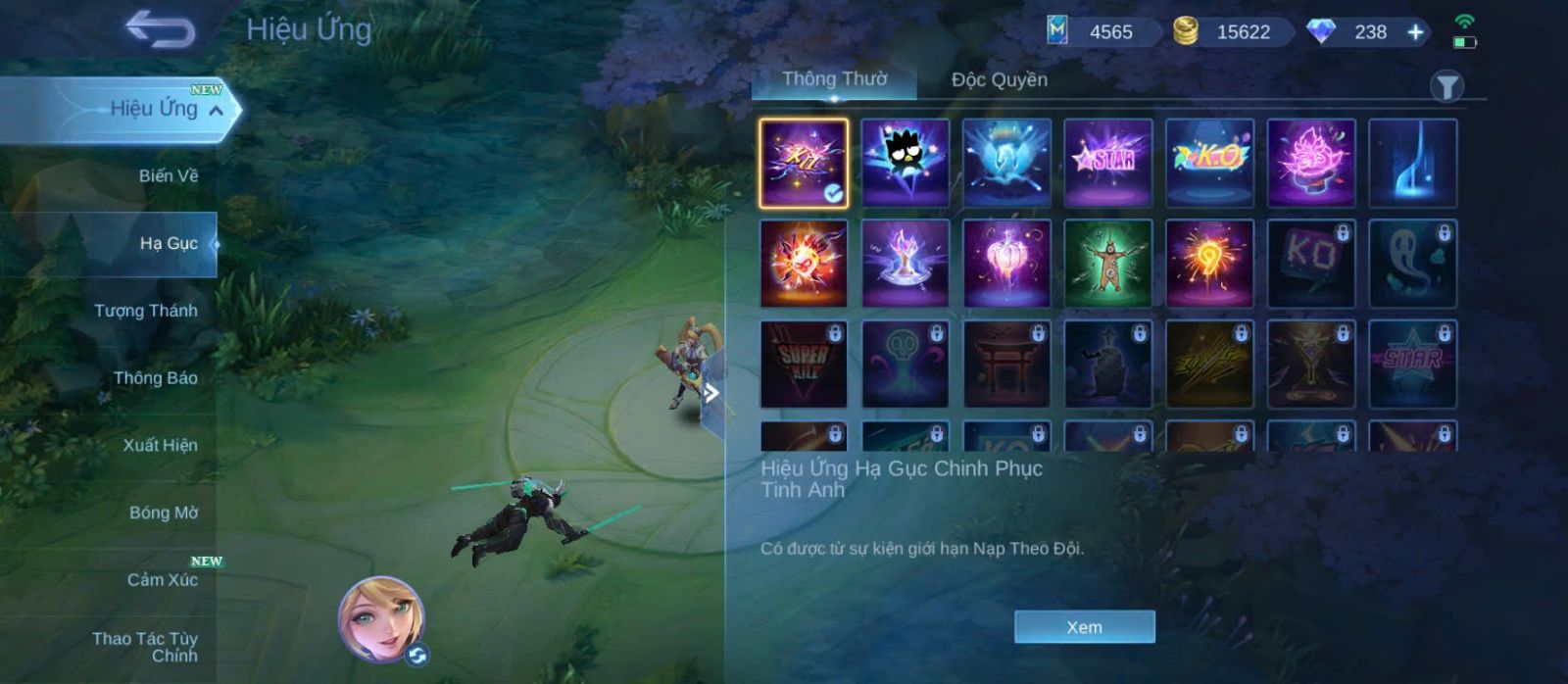Image resolution: width=1568 pixels, height=684 pixels.
Task: Show the Xuất Hiện effects
Action: [160, 445]
